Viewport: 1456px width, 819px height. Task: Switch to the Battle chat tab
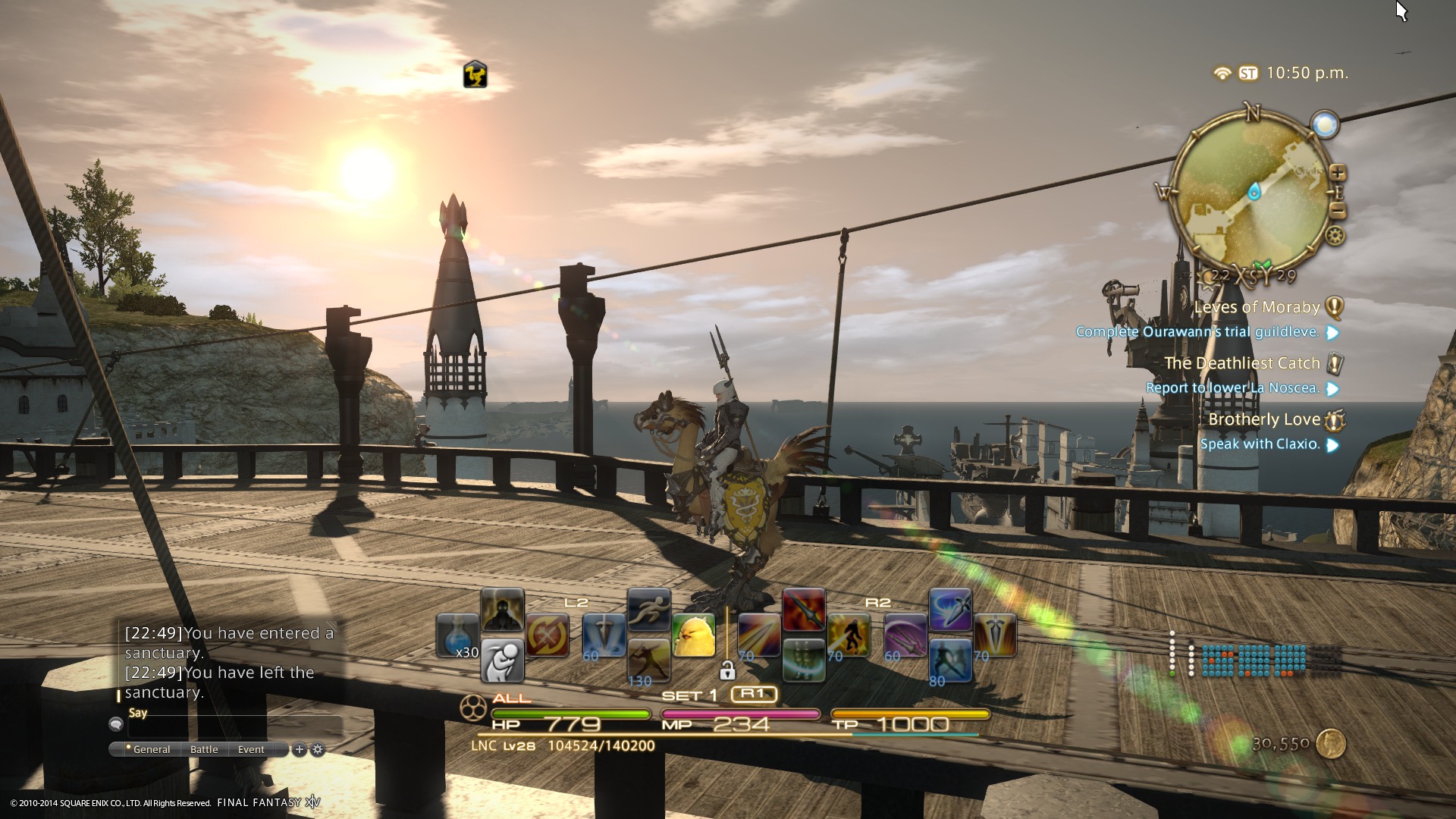pos(204,749)
